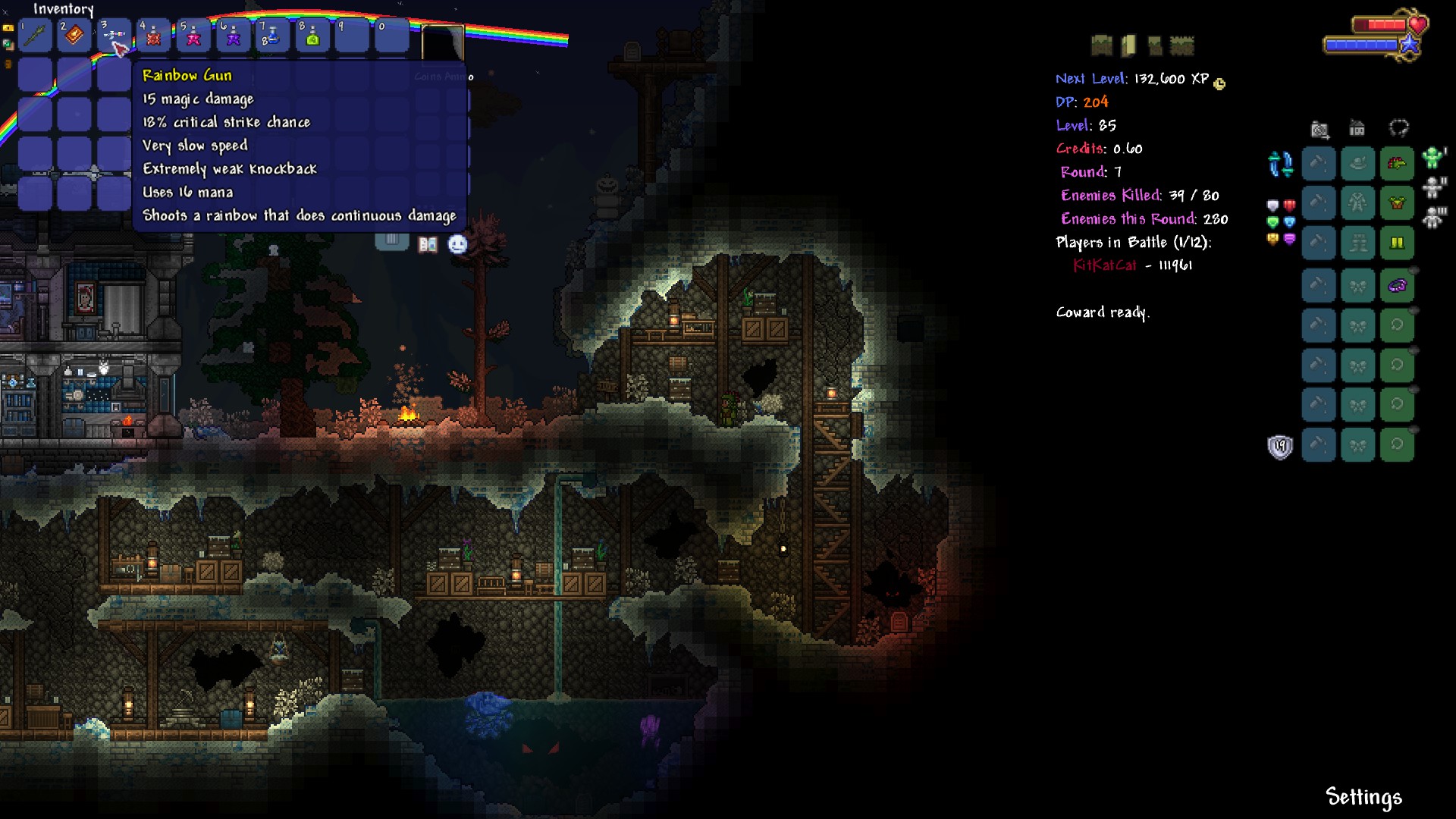
Task: Select the green staff in hotbar slot 1
Action: [35, 35]
